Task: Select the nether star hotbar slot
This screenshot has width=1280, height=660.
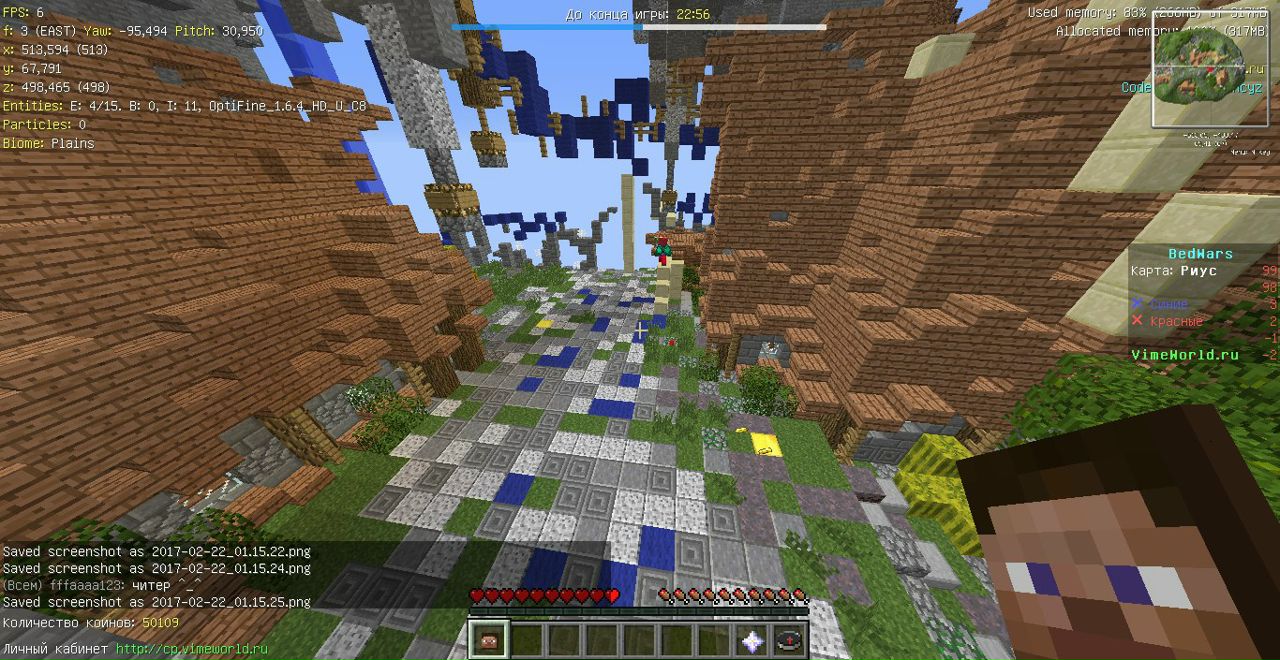Action: [x=752, y=640]
